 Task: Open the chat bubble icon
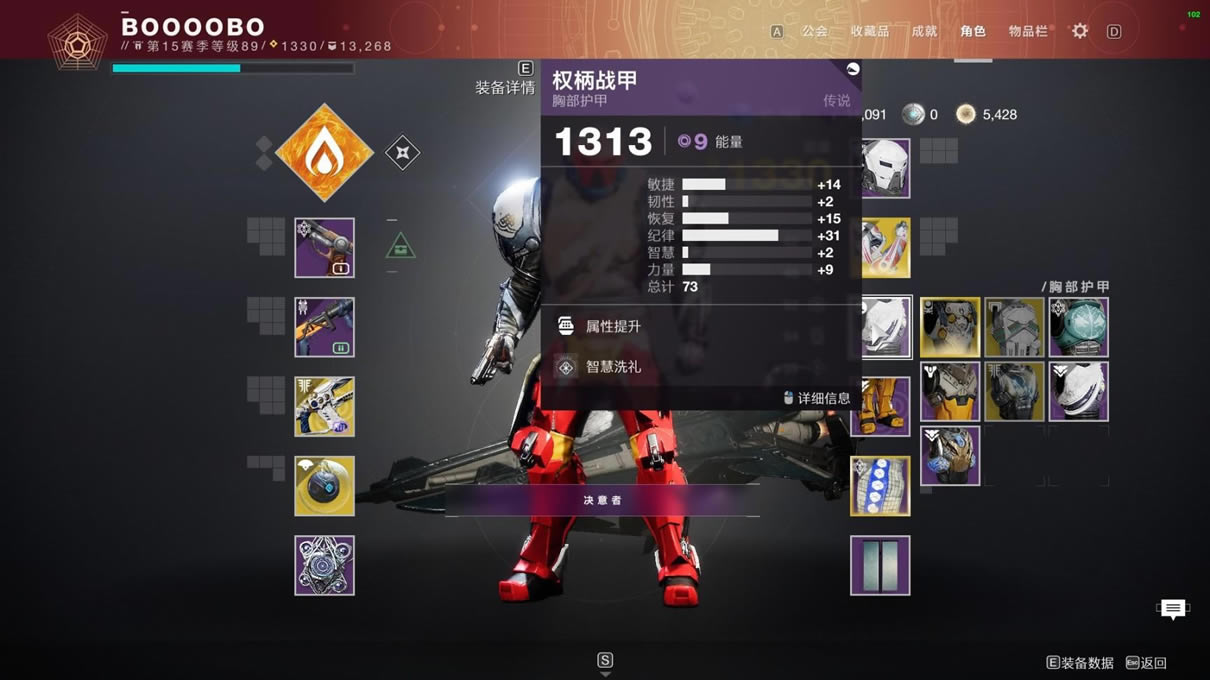click(x=1172, y=608)
